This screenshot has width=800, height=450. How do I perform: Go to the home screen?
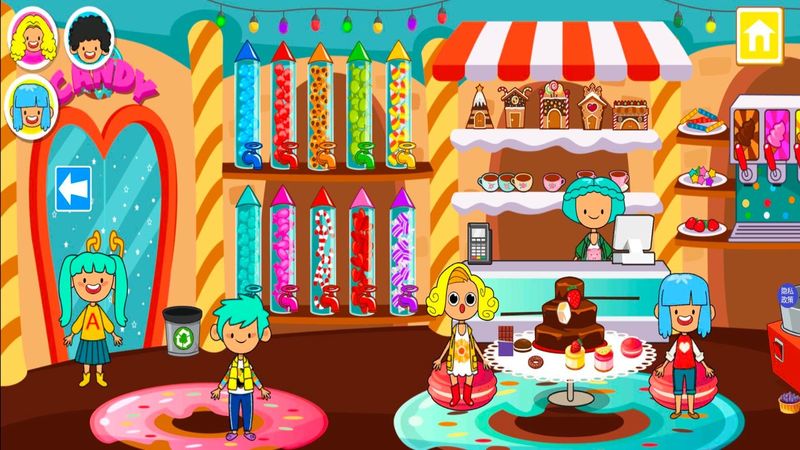point(757,35)
